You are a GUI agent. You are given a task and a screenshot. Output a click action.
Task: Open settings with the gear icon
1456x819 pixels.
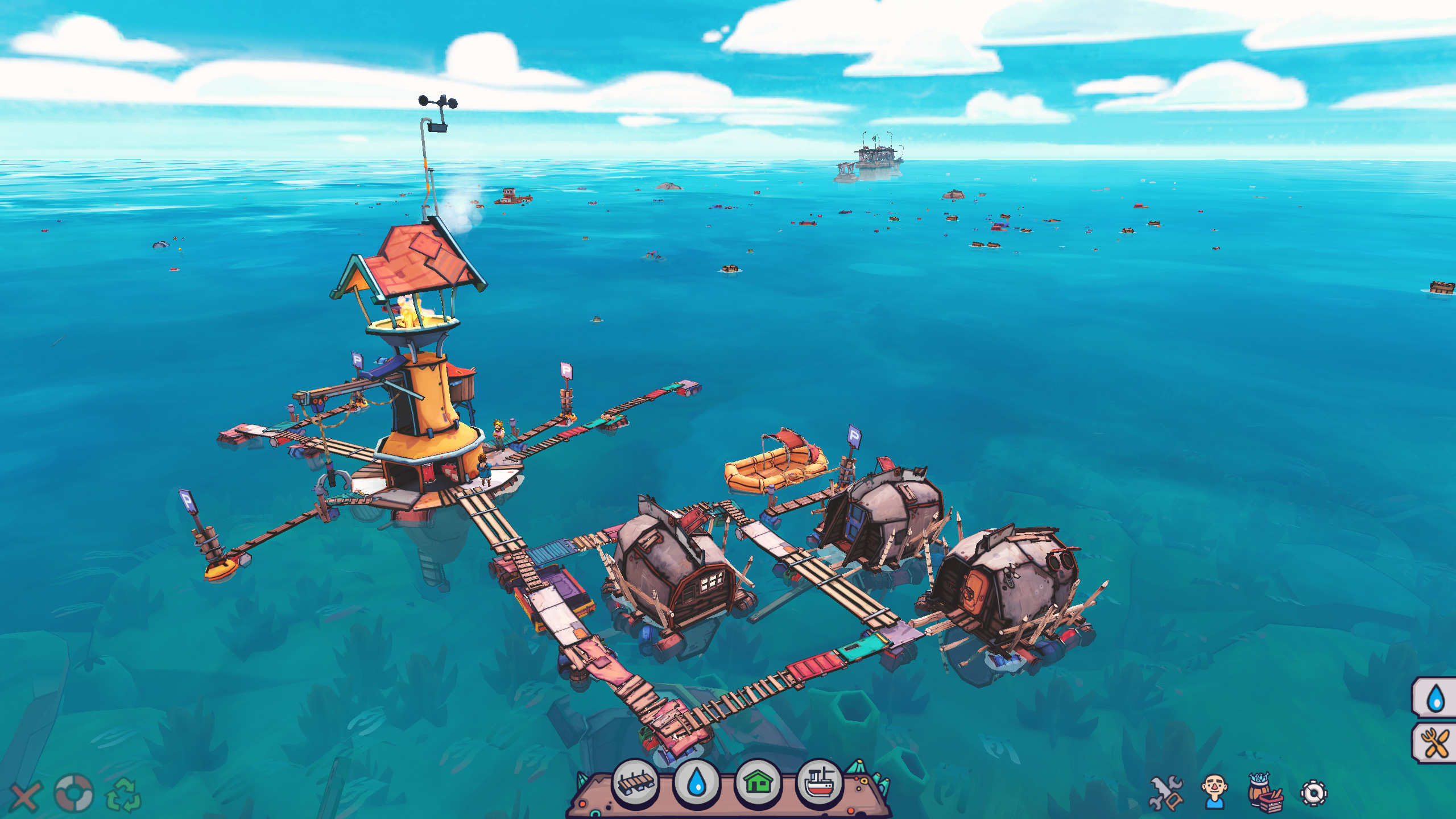click(1314, 793)
